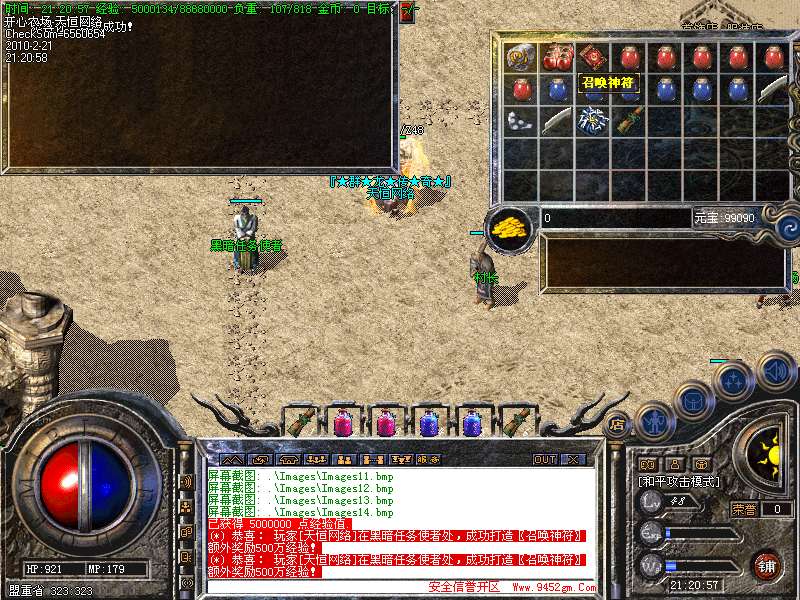
Task: Select the green scroll in the inventory grid
Action: (628, 121)
